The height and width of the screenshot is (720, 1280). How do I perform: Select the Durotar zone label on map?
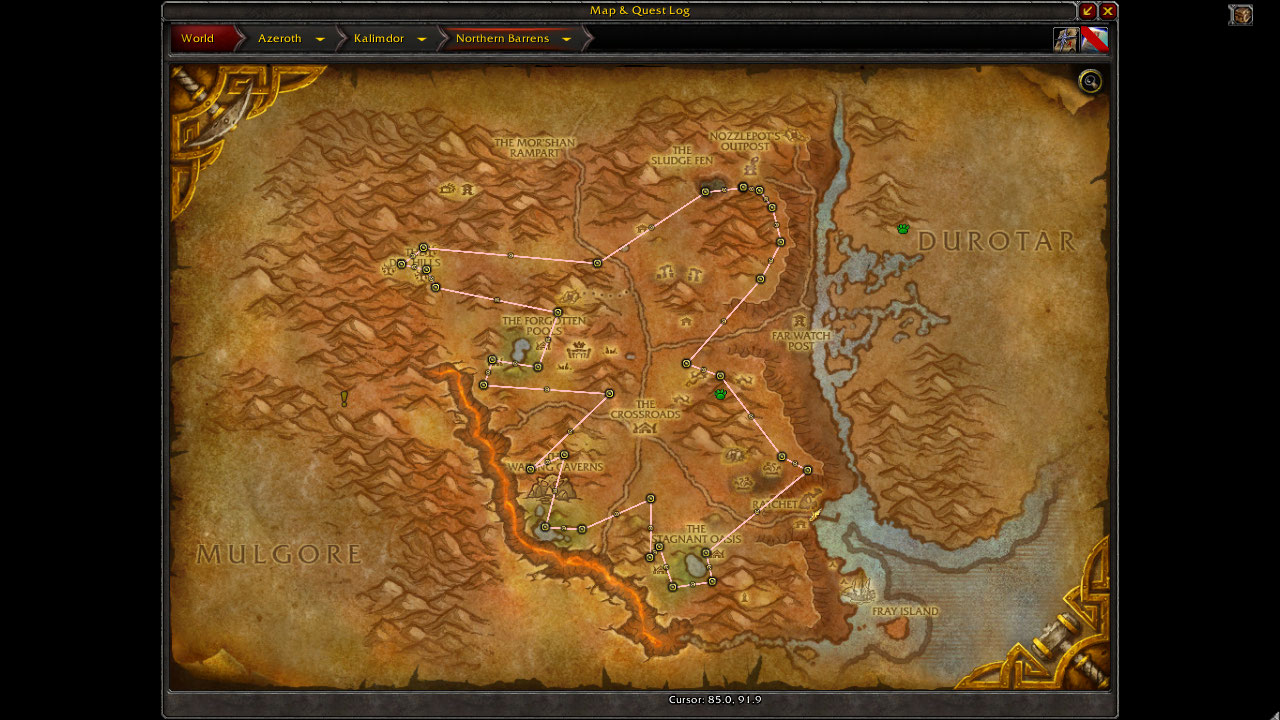pos(996,241)
